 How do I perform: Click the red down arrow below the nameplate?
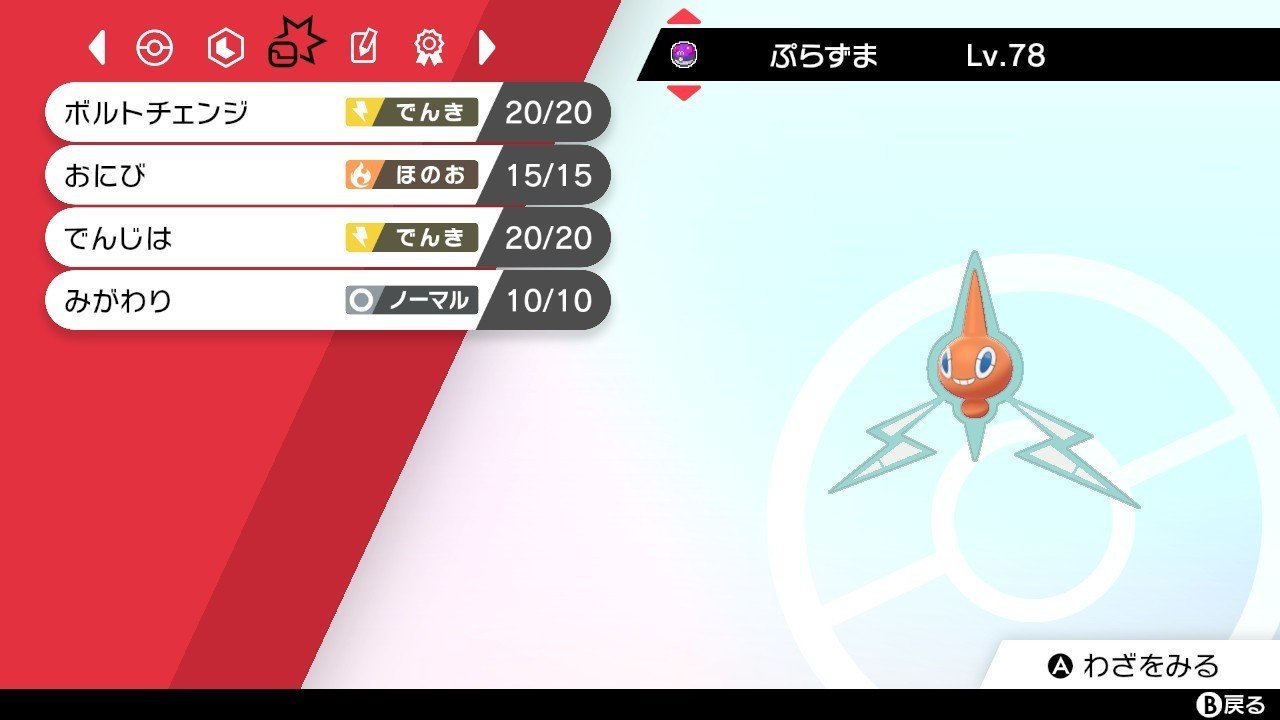(684, 93)
